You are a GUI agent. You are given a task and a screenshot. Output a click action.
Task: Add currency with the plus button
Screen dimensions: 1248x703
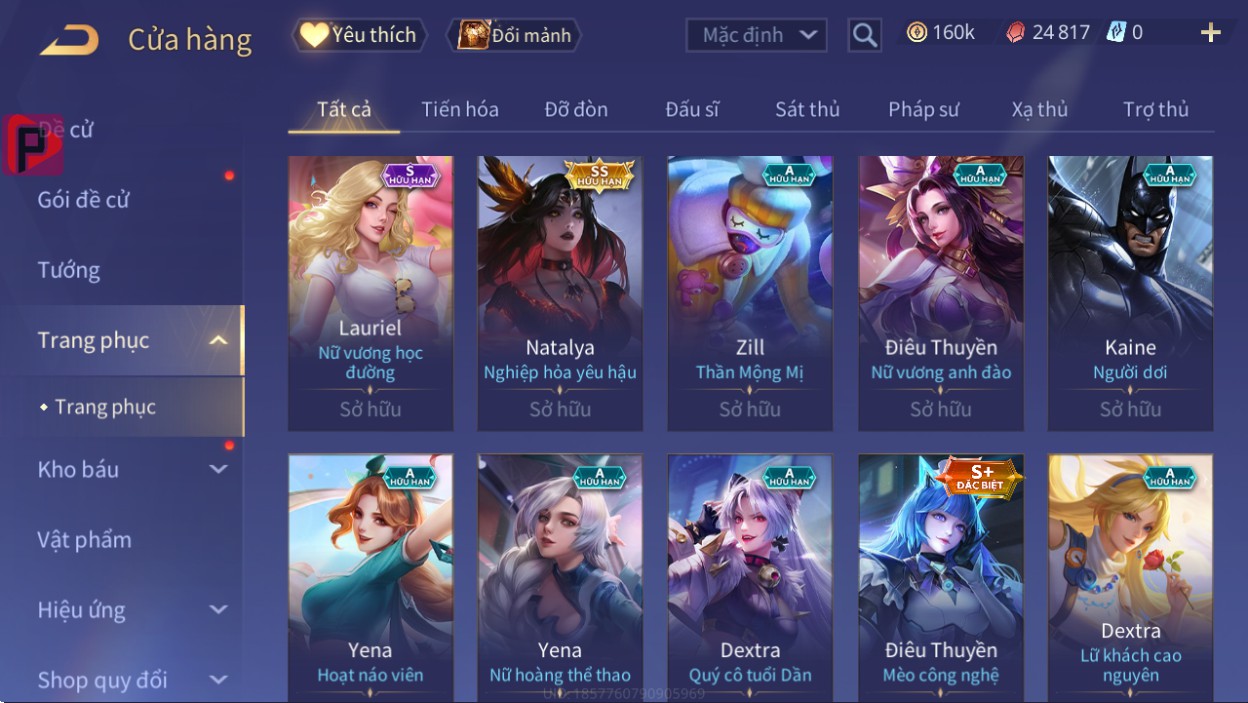[1210, 33]
